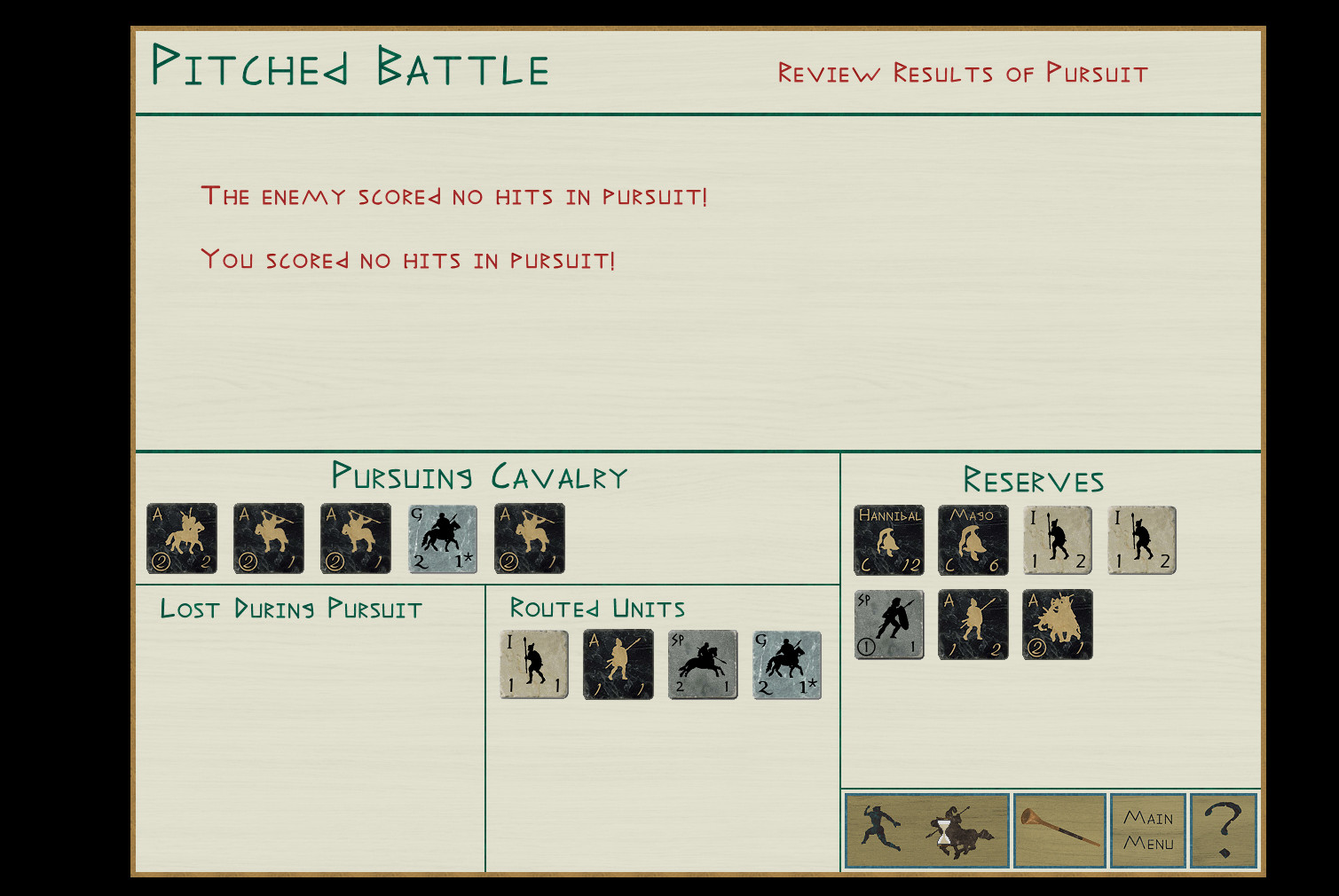Select the A javelin infantry in Reserves
This screenshot has width=1339, height=896.
973,625
